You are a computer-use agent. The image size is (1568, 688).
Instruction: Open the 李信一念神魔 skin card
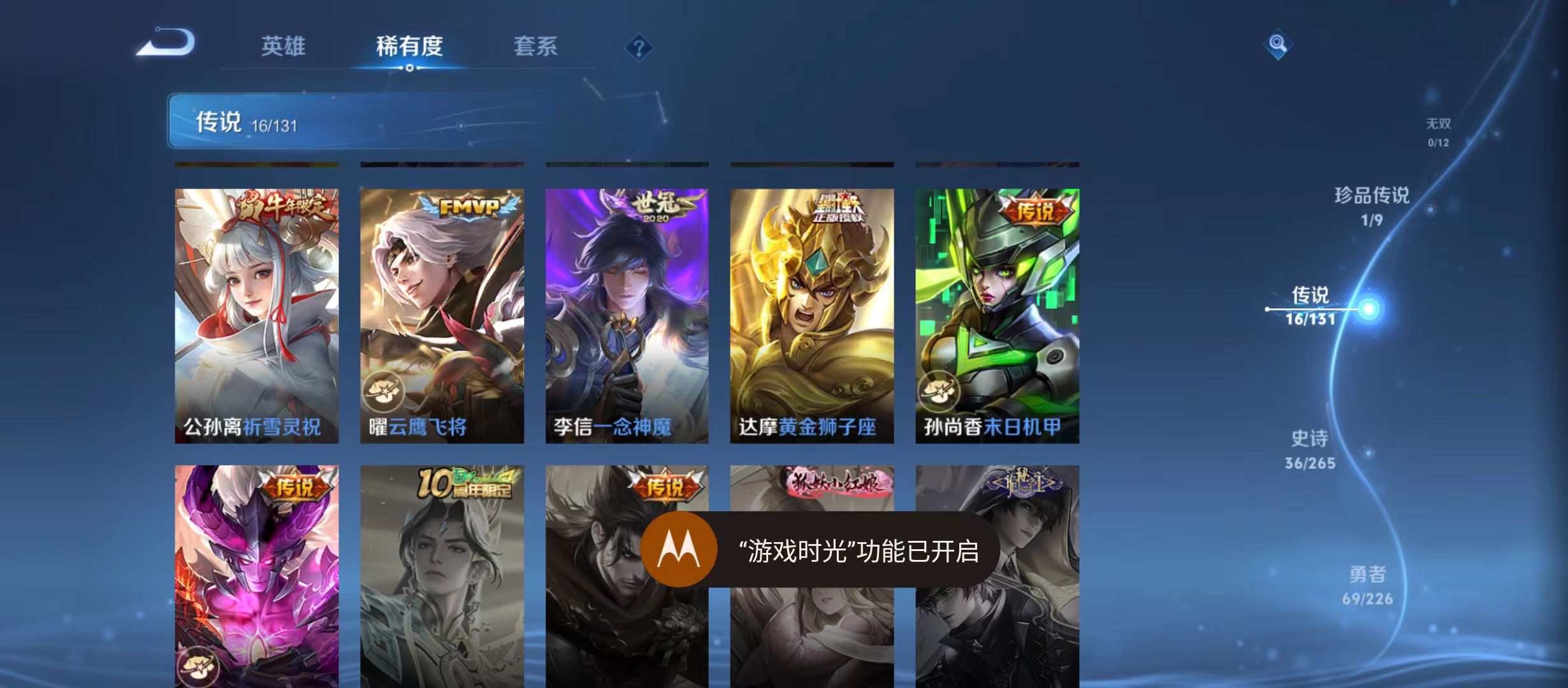(x=627, y=312)
